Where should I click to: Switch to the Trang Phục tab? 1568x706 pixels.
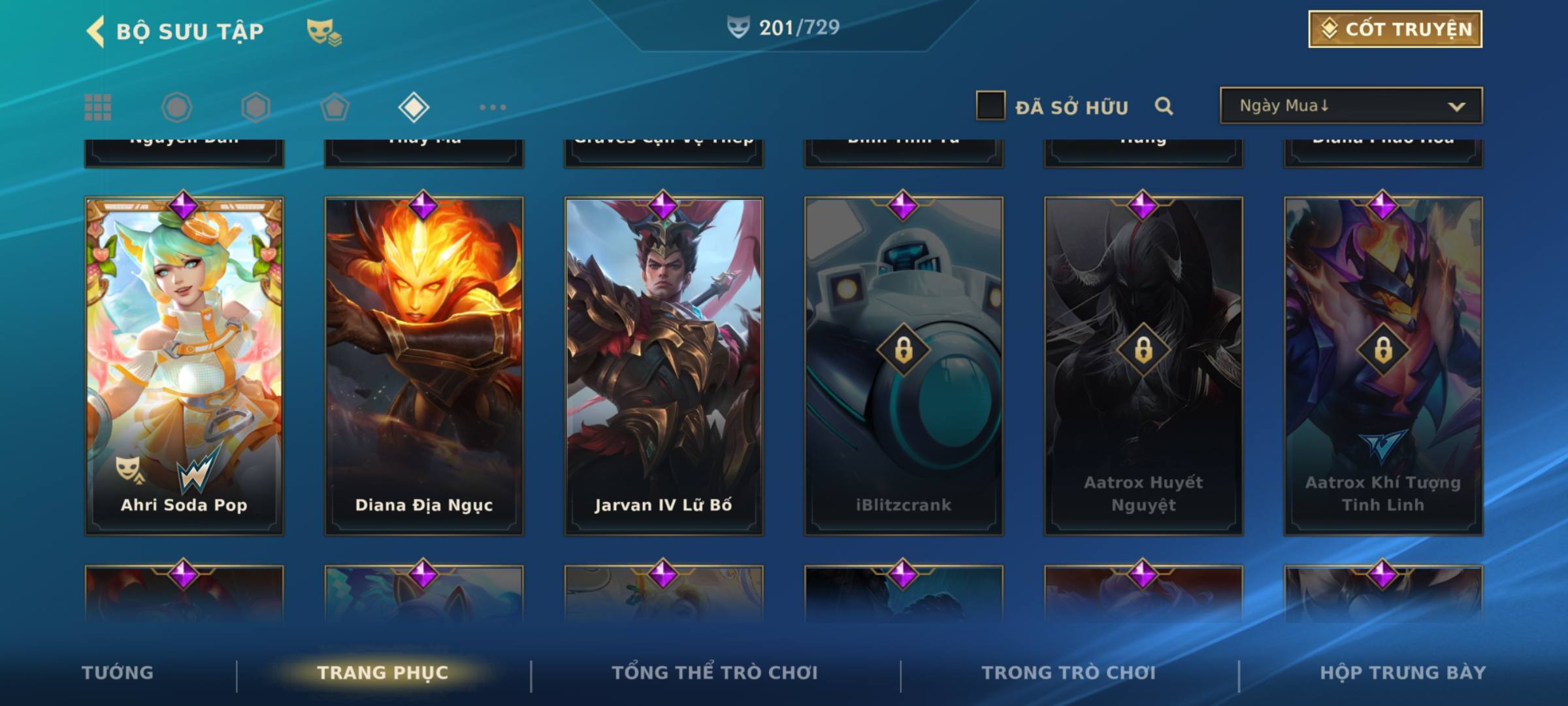click(383, 673)
